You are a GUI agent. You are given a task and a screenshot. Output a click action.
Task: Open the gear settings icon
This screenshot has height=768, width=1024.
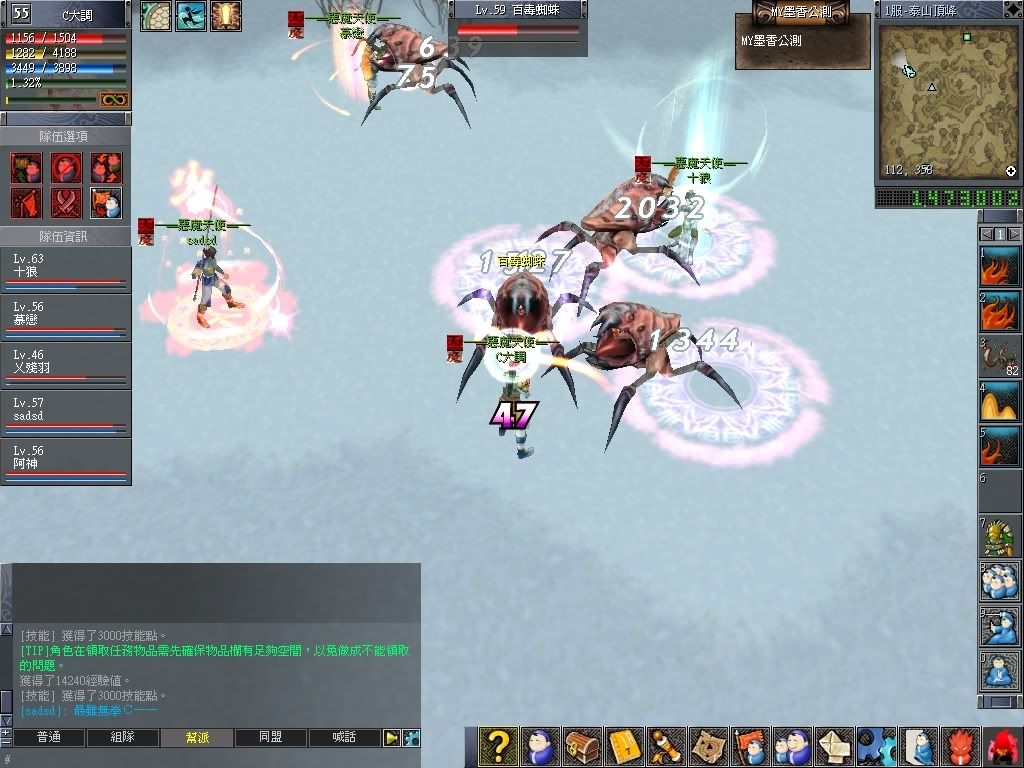[877, 746]
